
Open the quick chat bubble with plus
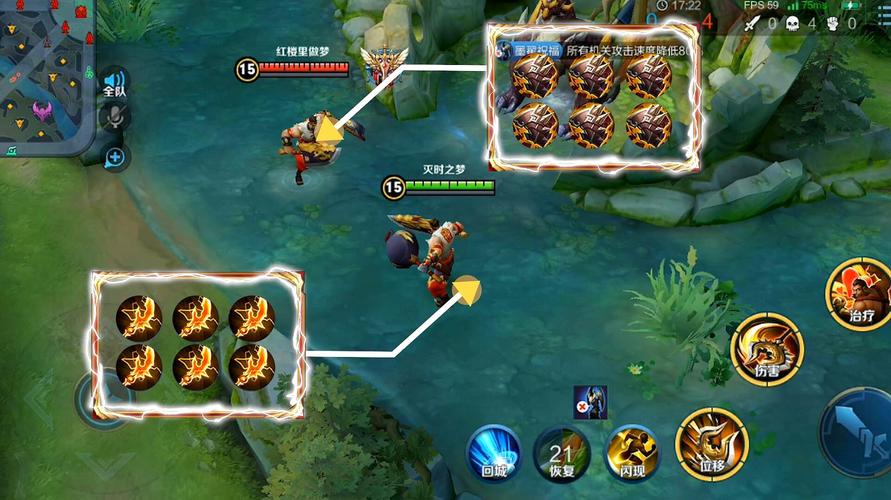[x=115, y=156]
